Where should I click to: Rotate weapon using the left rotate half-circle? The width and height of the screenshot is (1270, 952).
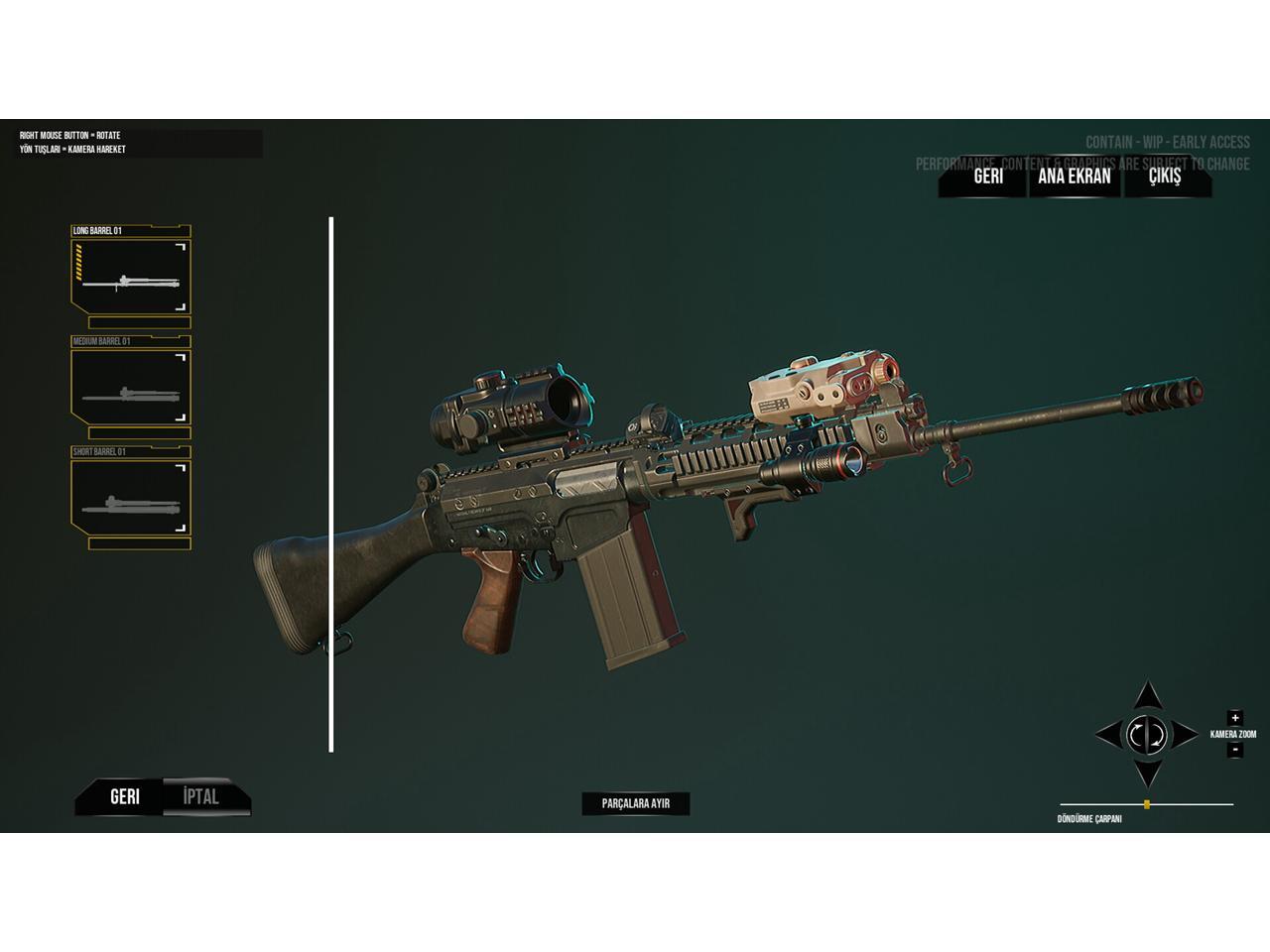click(1137, 735)
